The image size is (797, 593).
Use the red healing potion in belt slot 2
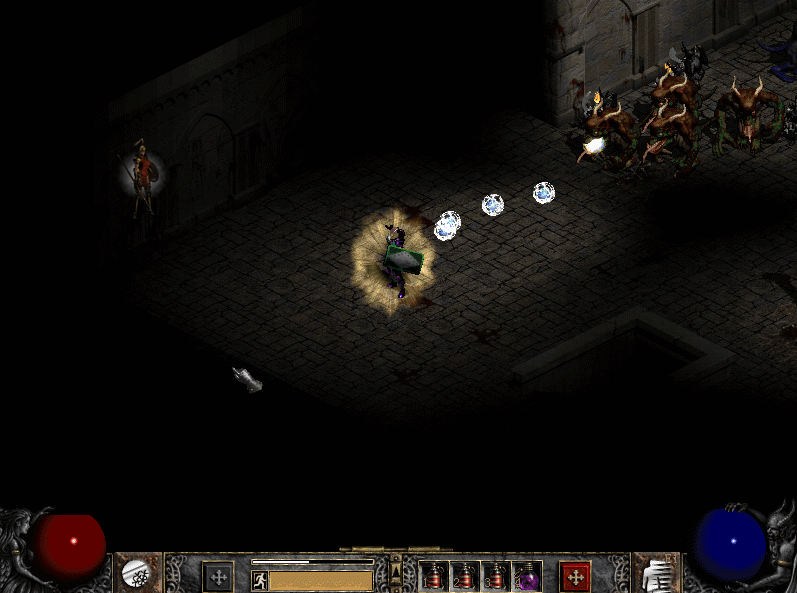[x=463, y=577]
